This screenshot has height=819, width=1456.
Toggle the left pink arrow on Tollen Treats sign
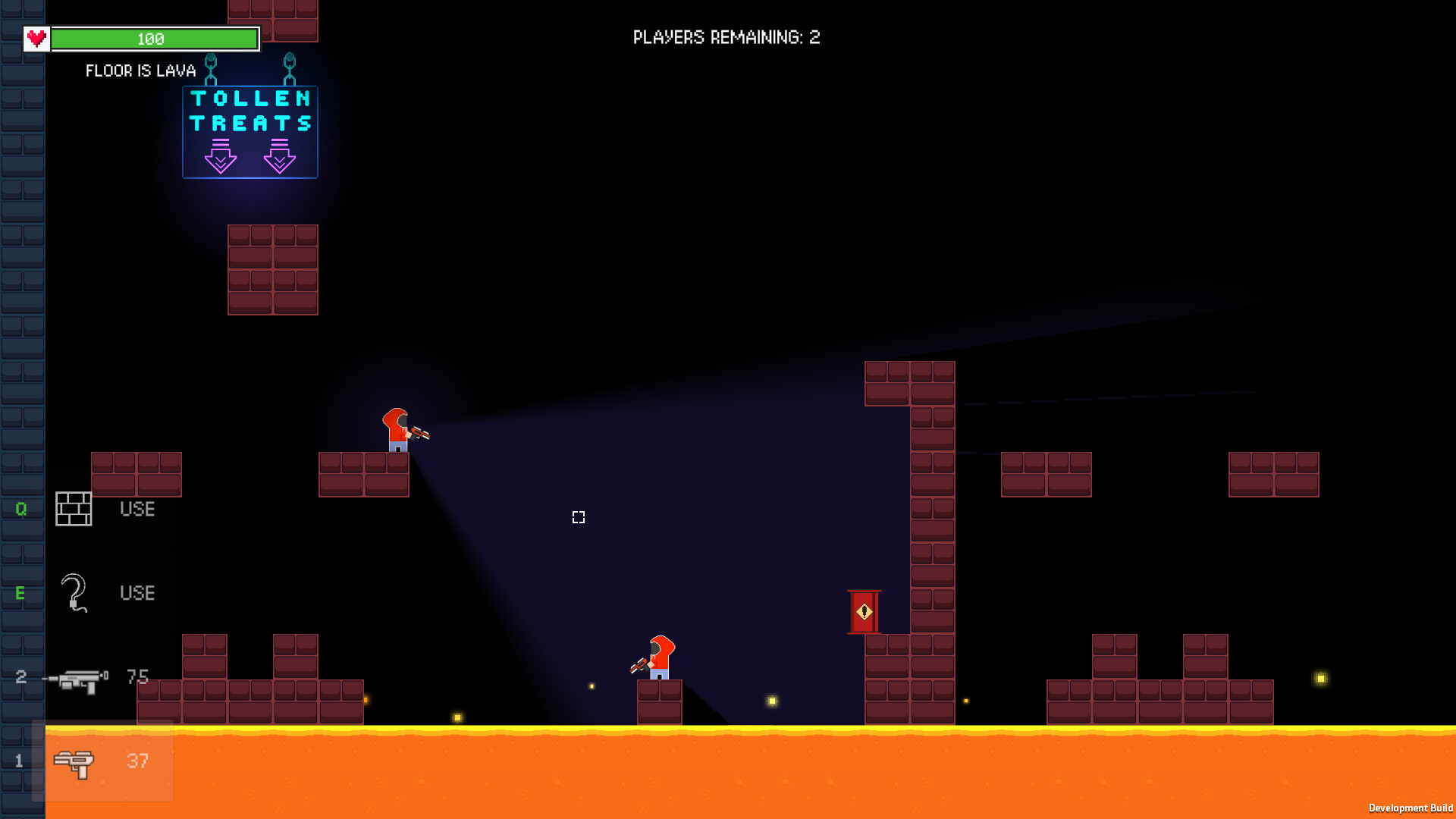[221, 157]
